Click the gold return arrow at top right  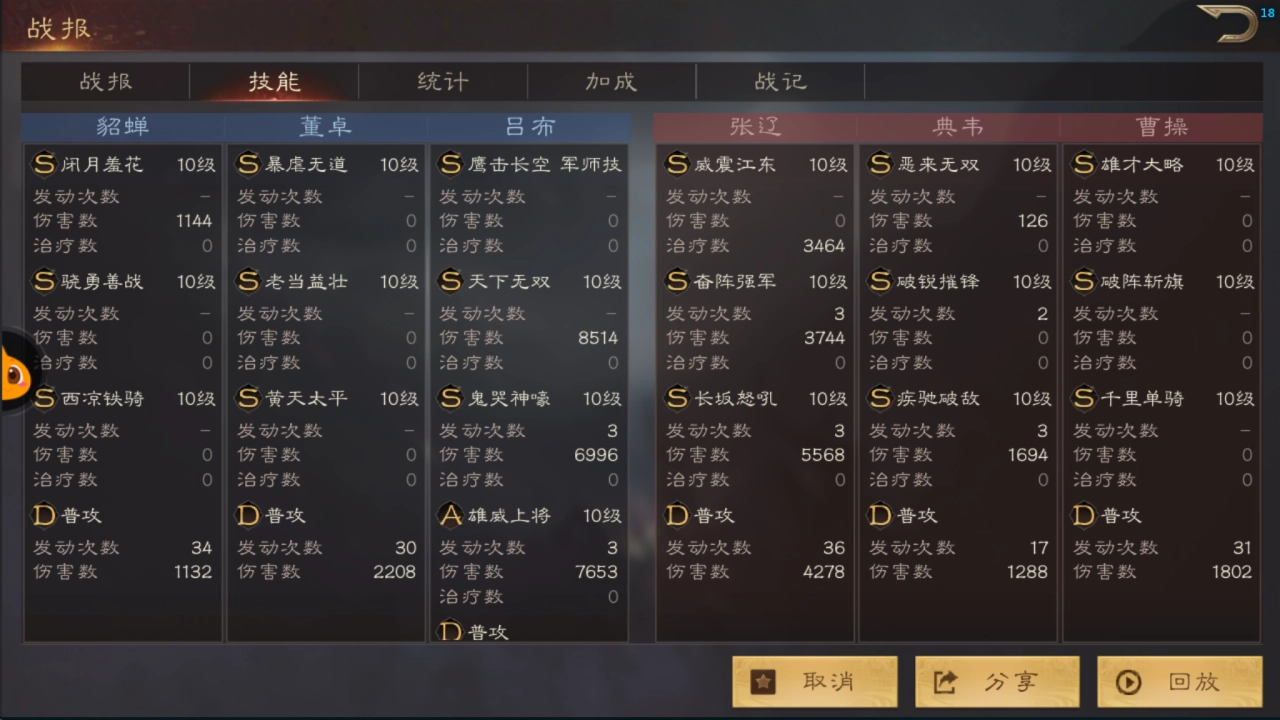pyautogui.click(x=1228, y=23)
